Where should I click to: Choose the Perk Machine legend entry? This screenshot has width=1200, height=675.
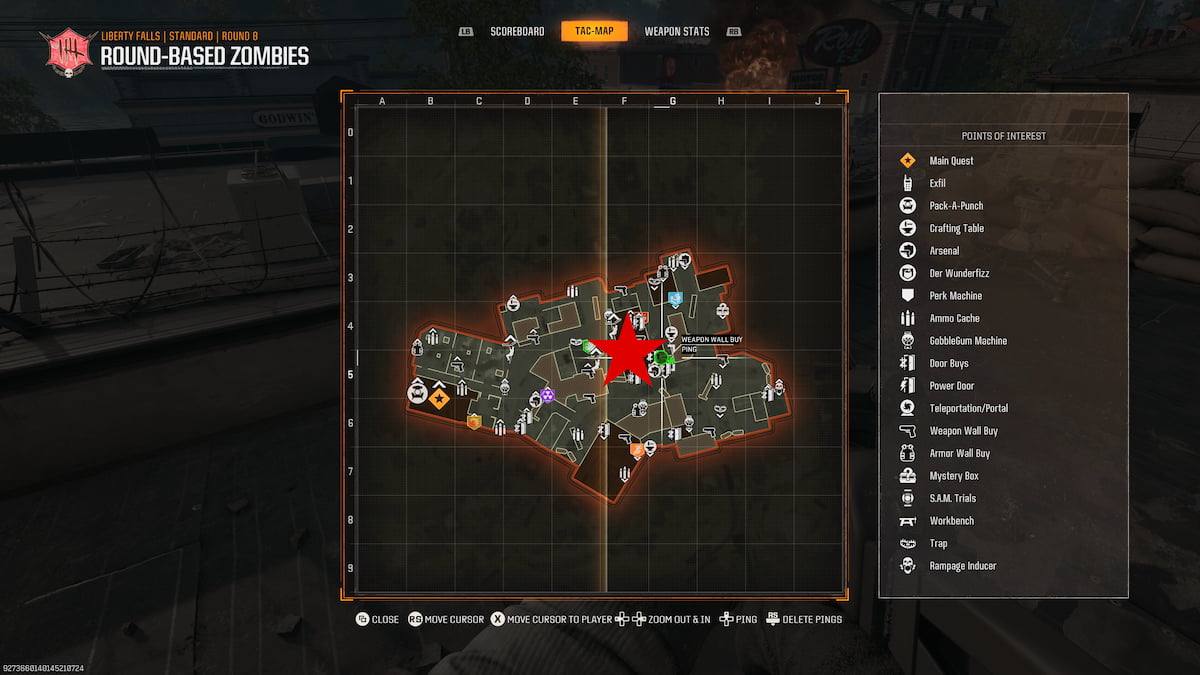[955, 296]
